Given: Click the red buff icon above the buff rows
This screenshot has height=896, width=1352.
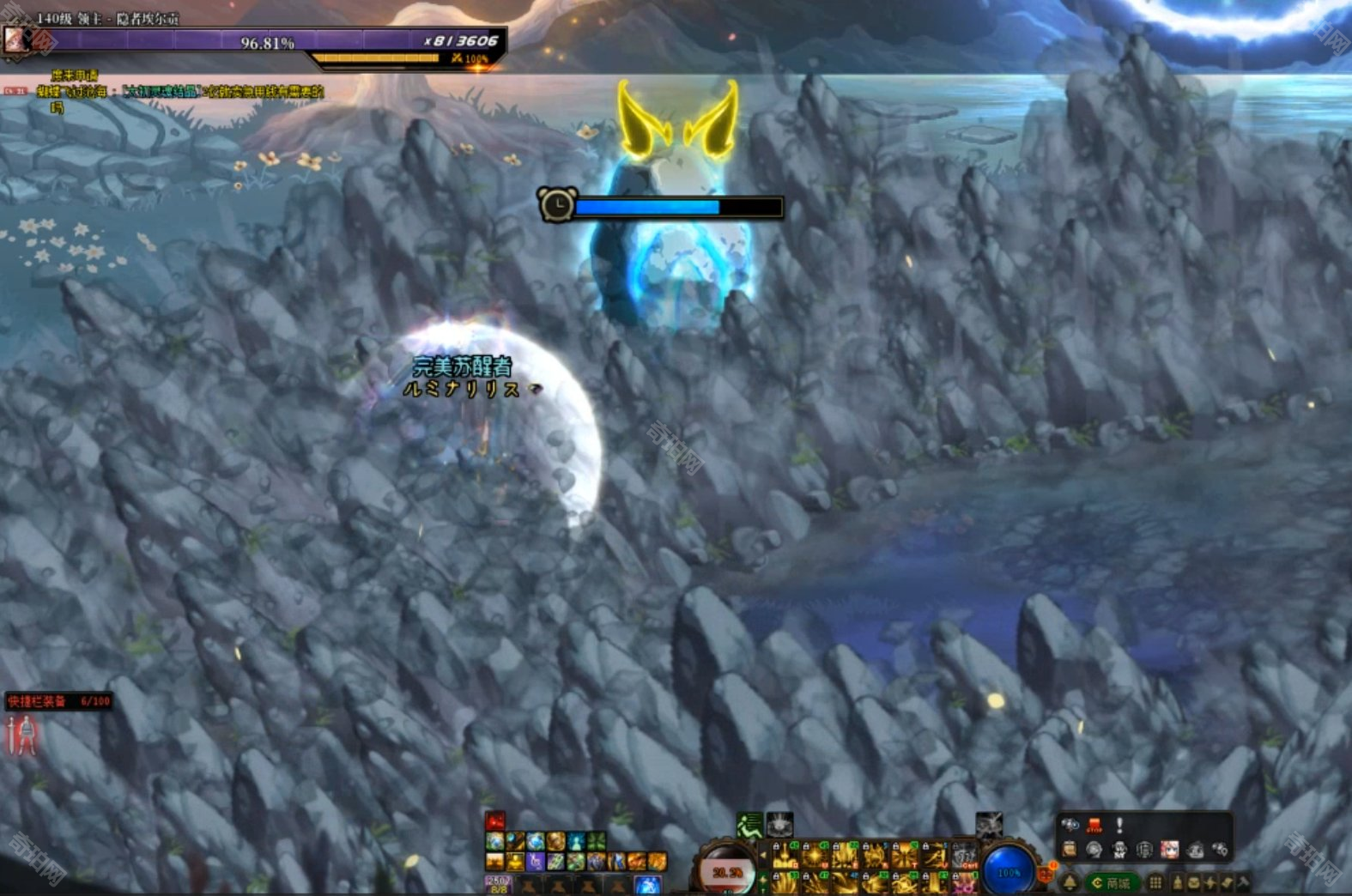Looking at the screenshot, I should (x=495, y=820).
